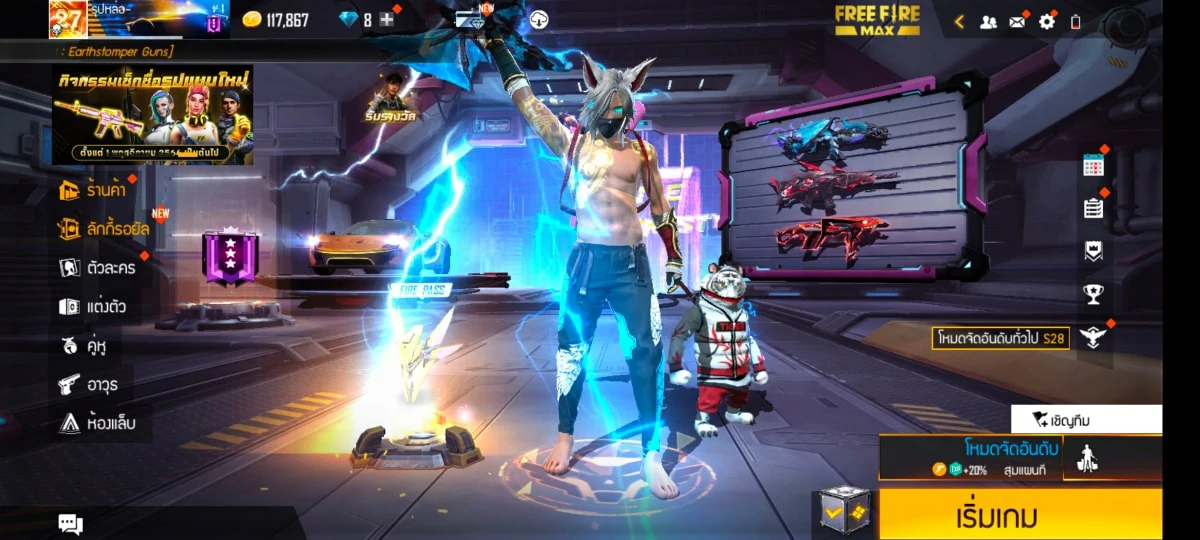Open the Earthstomper event banner
The height and width of the screenshot is (540, 1200).
coord(152,115)
